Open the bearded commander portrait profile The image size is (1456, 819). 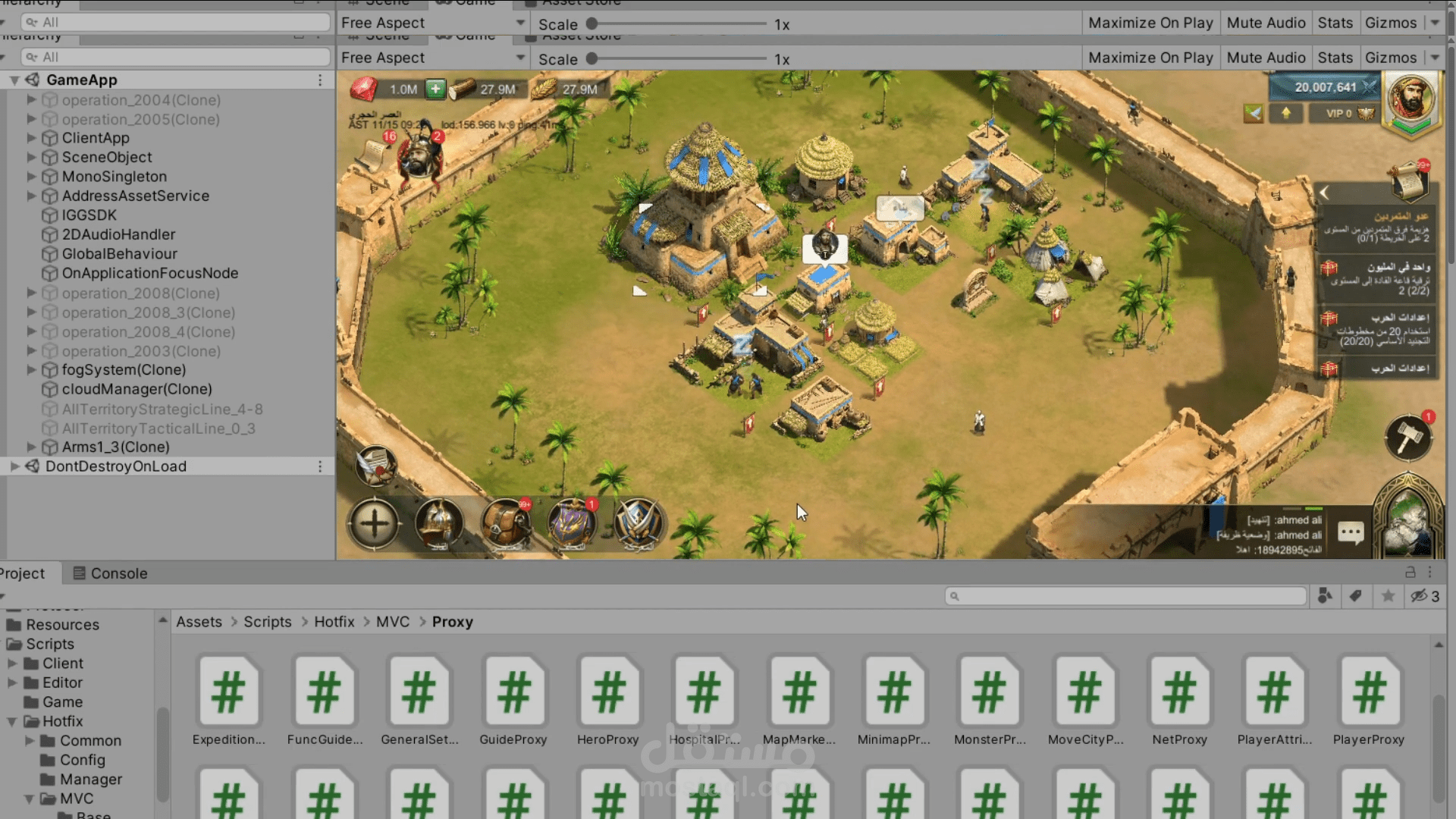coord(1410,100)
